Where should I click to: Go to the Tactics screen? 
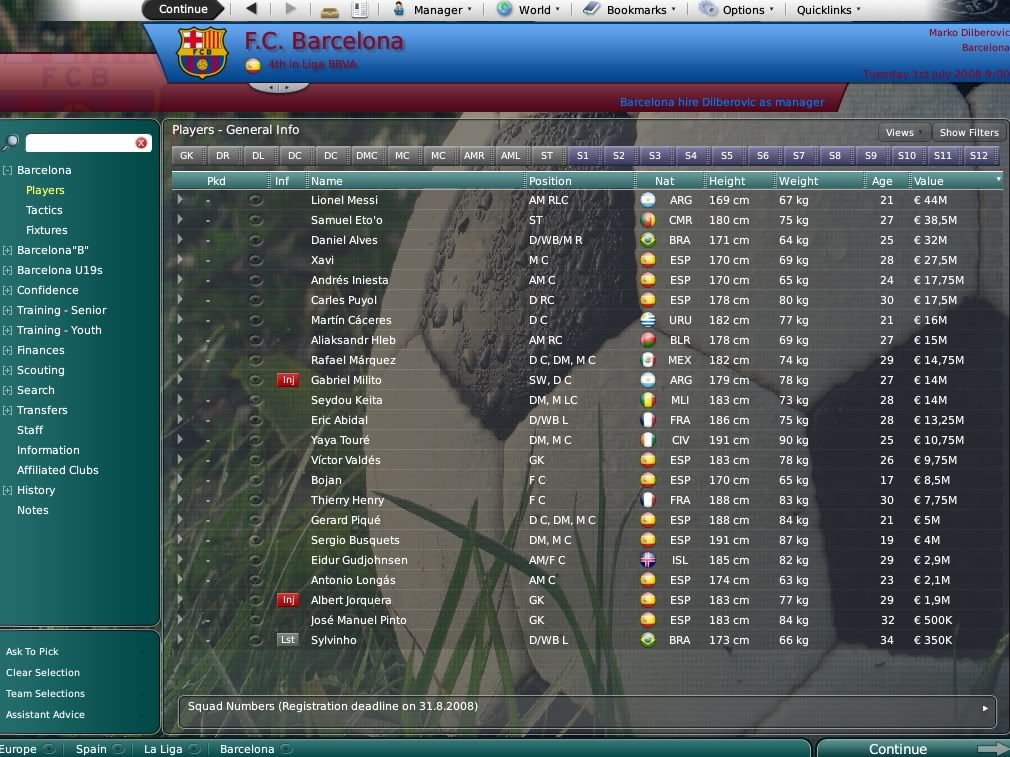coord(44,210)
